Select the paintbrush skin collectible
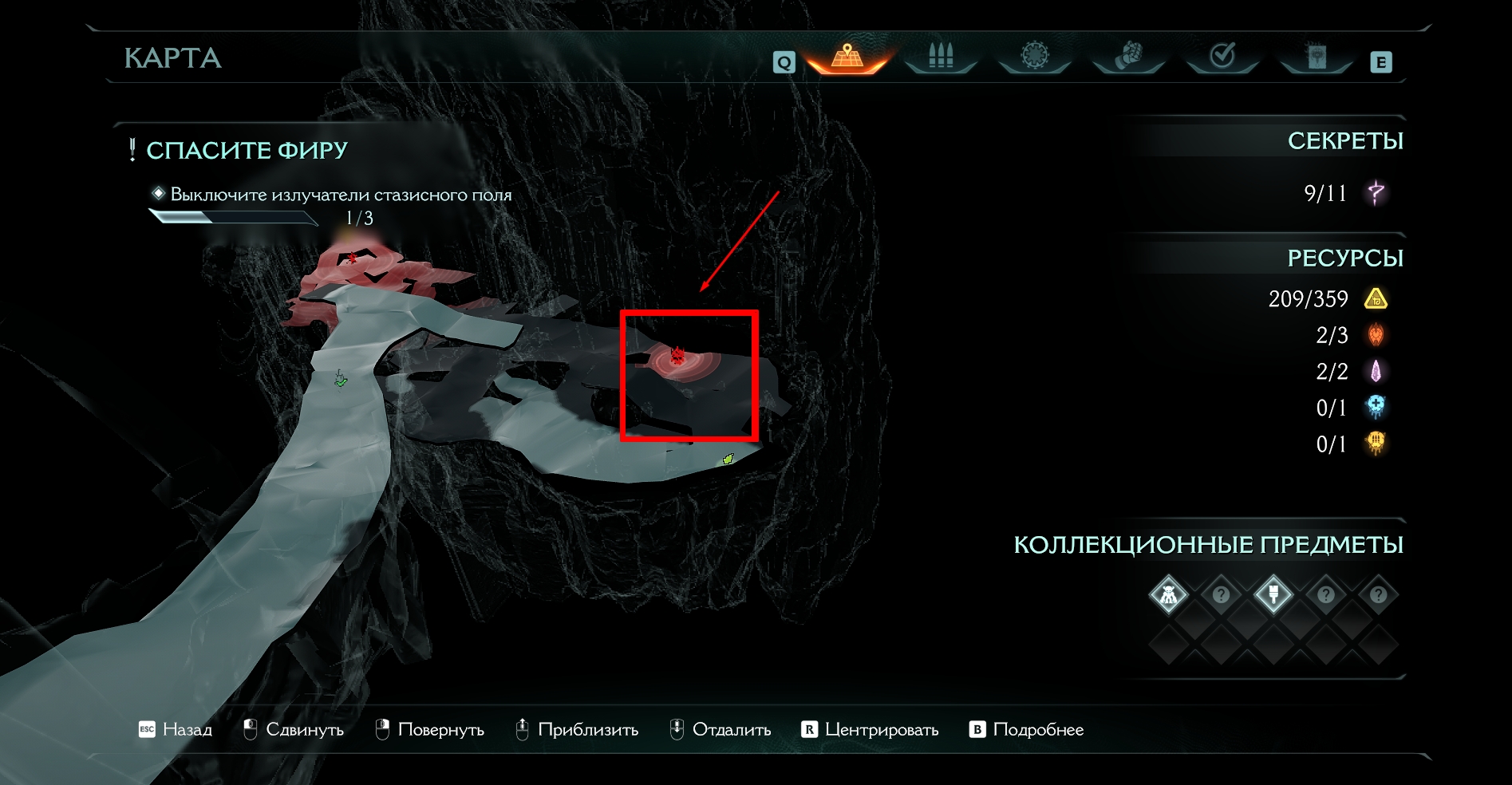 click(x=1273, y=594)
